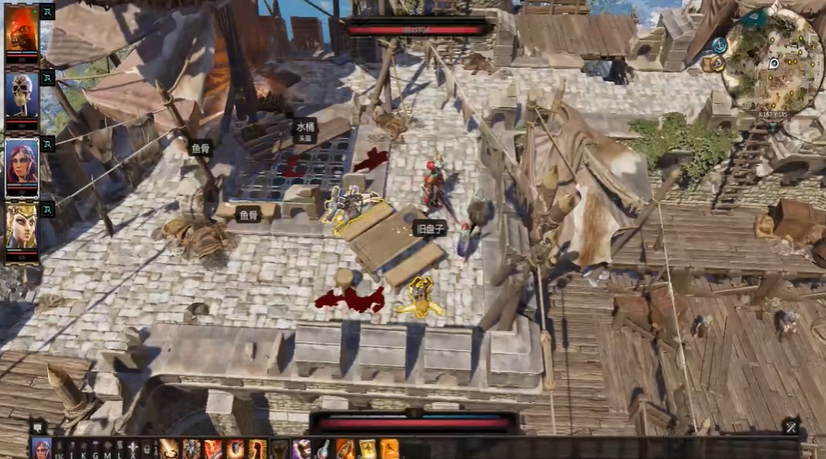This screenshot has width=826, height=459.
Task: Open the circular minimap
Action: point(774,62)
